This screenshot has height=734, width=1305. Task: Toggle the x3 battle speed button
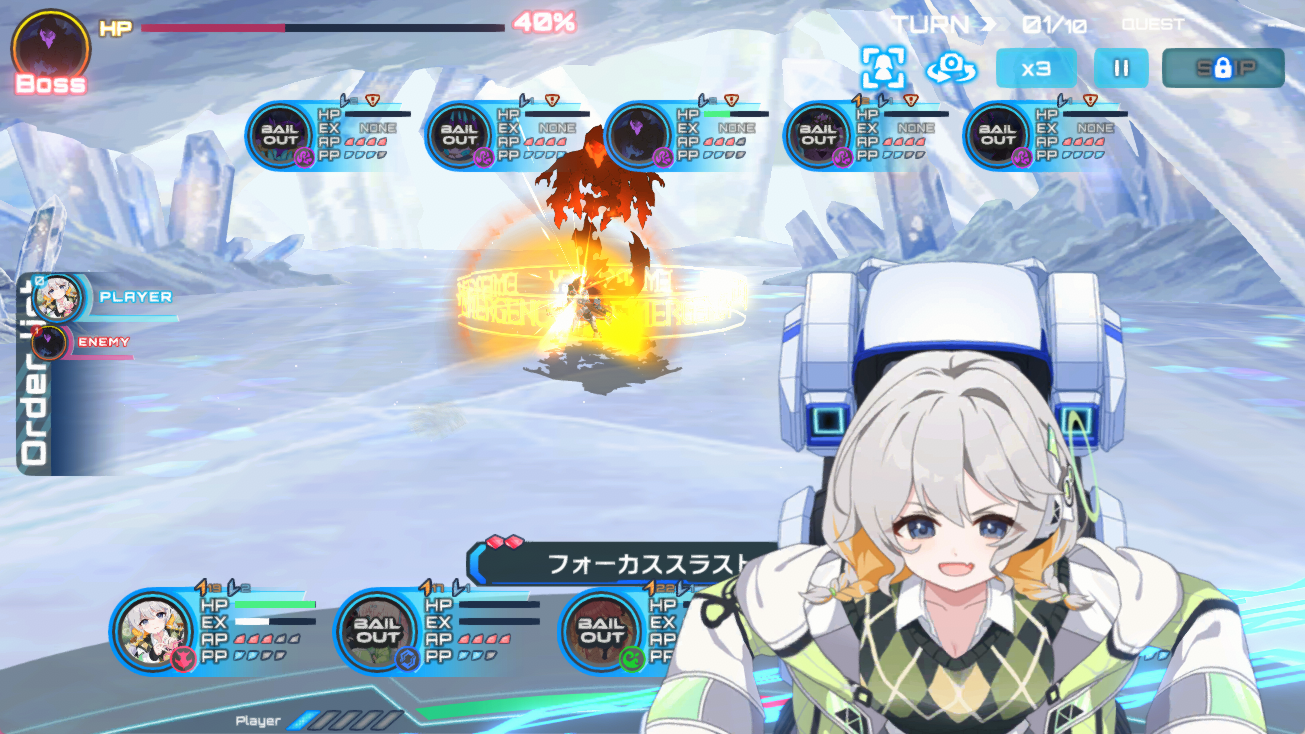pyautogui.click(x=1036, y=68)
